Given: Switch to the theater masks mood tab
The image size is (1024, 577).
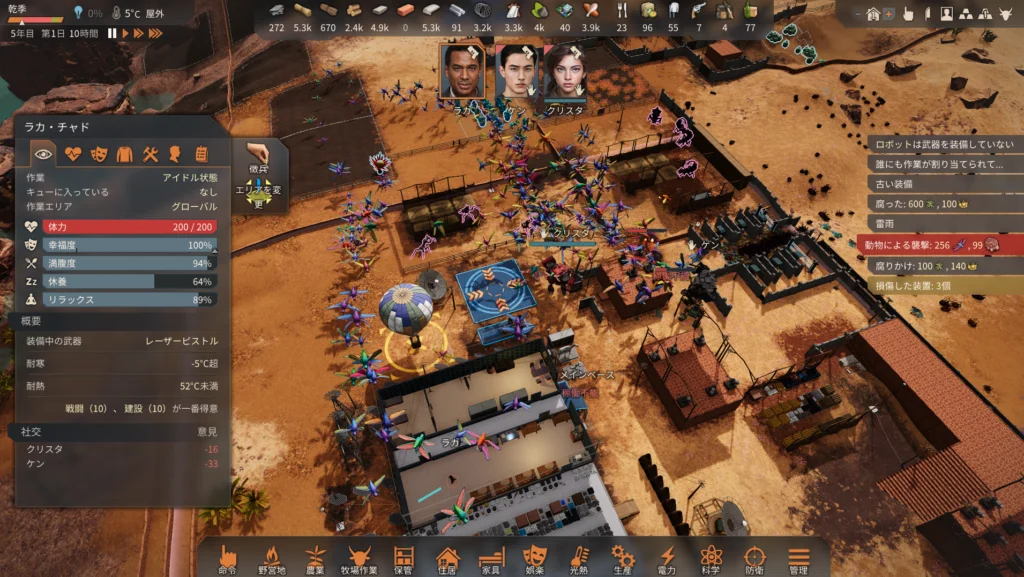Looking at the screenshot, I should (x=99, y=154).
